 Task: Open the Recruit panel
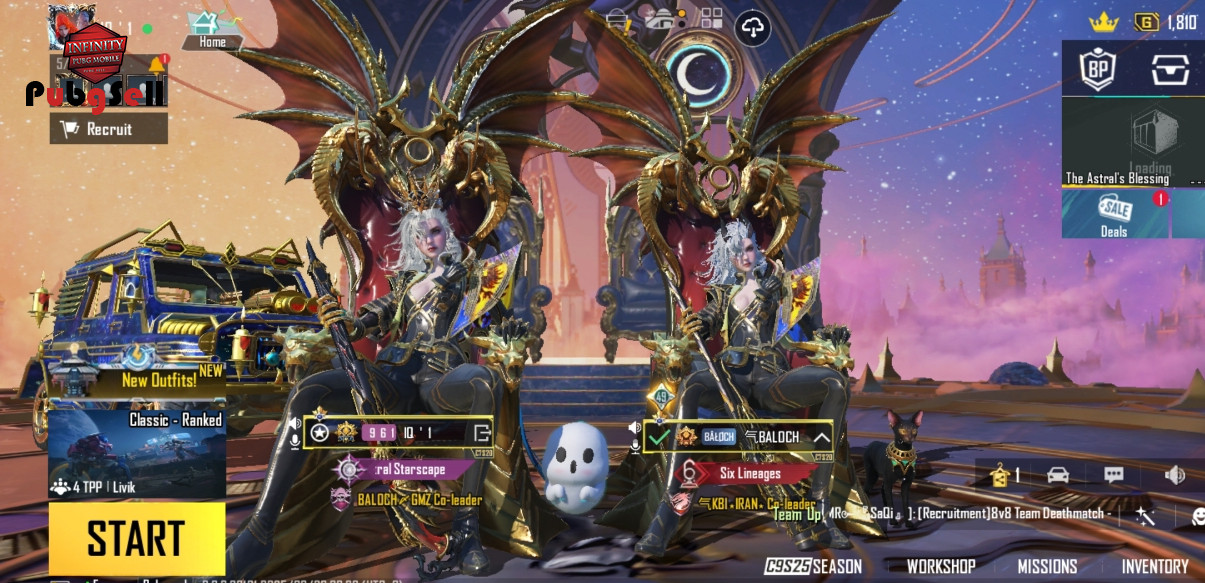point(108,129)
